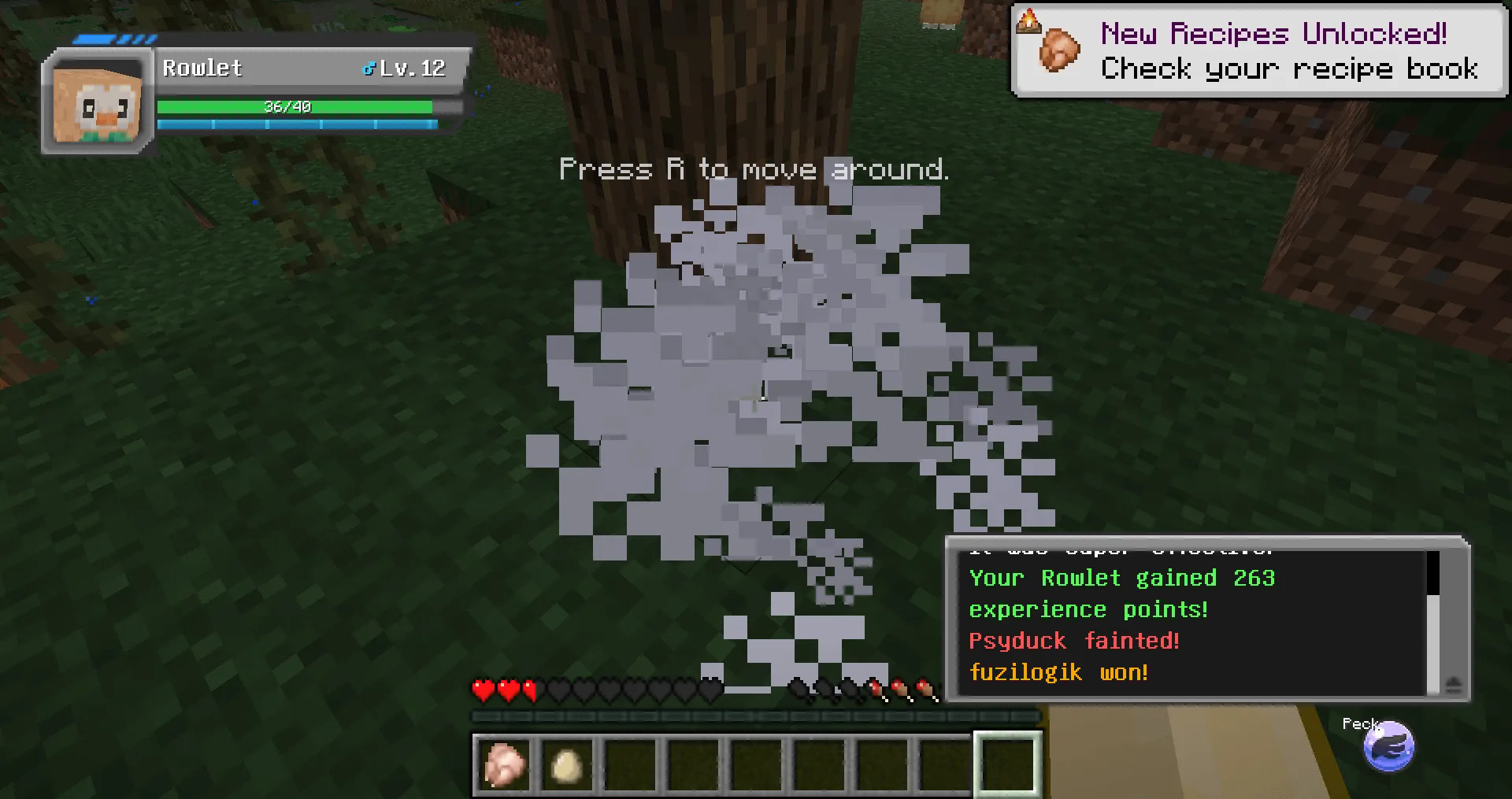Image resolution: width=1512 pixels, height=799 pixels.
Task: Select the Peck move orb
Action: [x=1390, y=747]
